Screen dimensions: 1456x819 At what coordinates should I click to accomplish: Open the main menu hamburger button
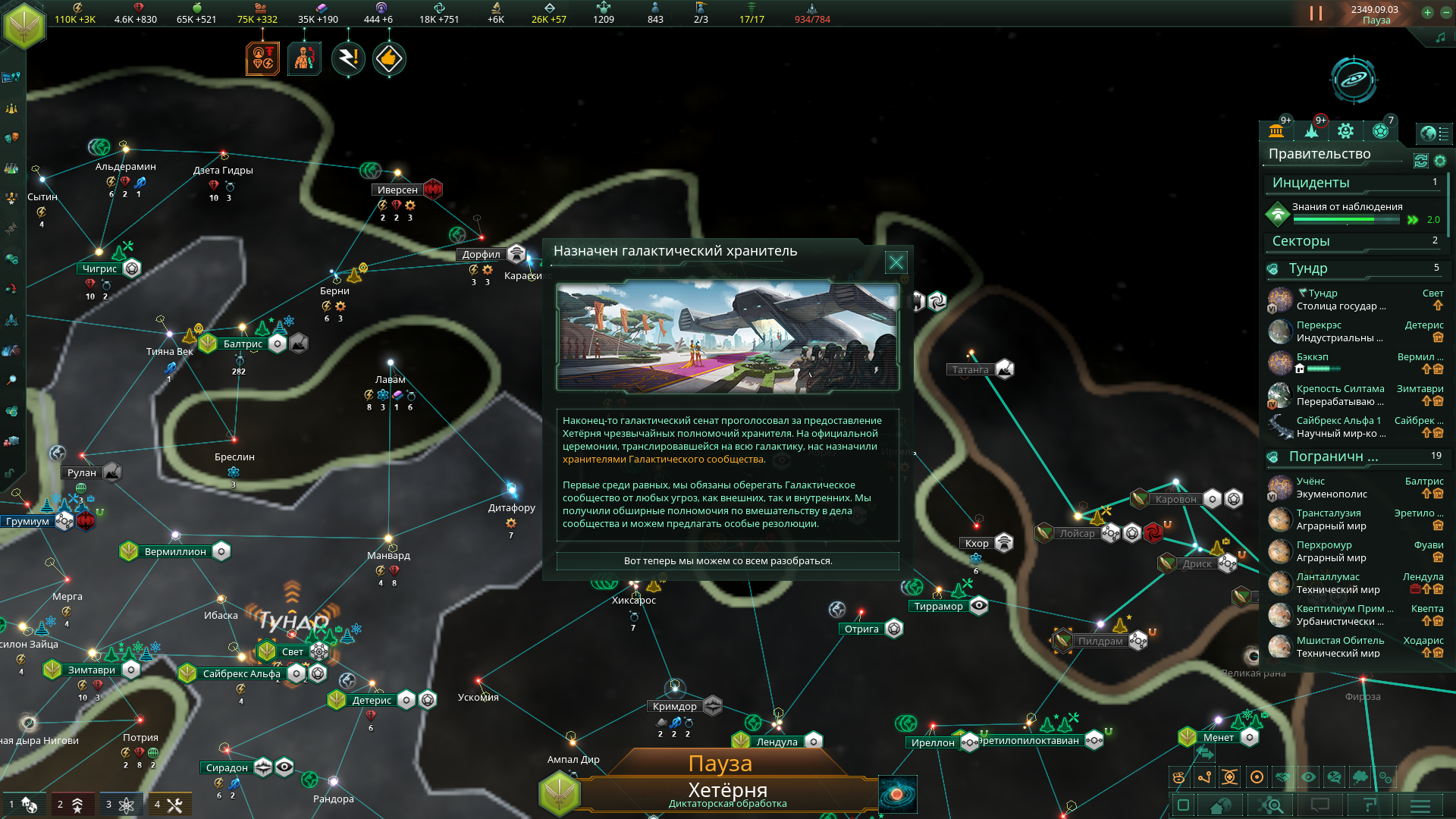(x=1420, y=805)
